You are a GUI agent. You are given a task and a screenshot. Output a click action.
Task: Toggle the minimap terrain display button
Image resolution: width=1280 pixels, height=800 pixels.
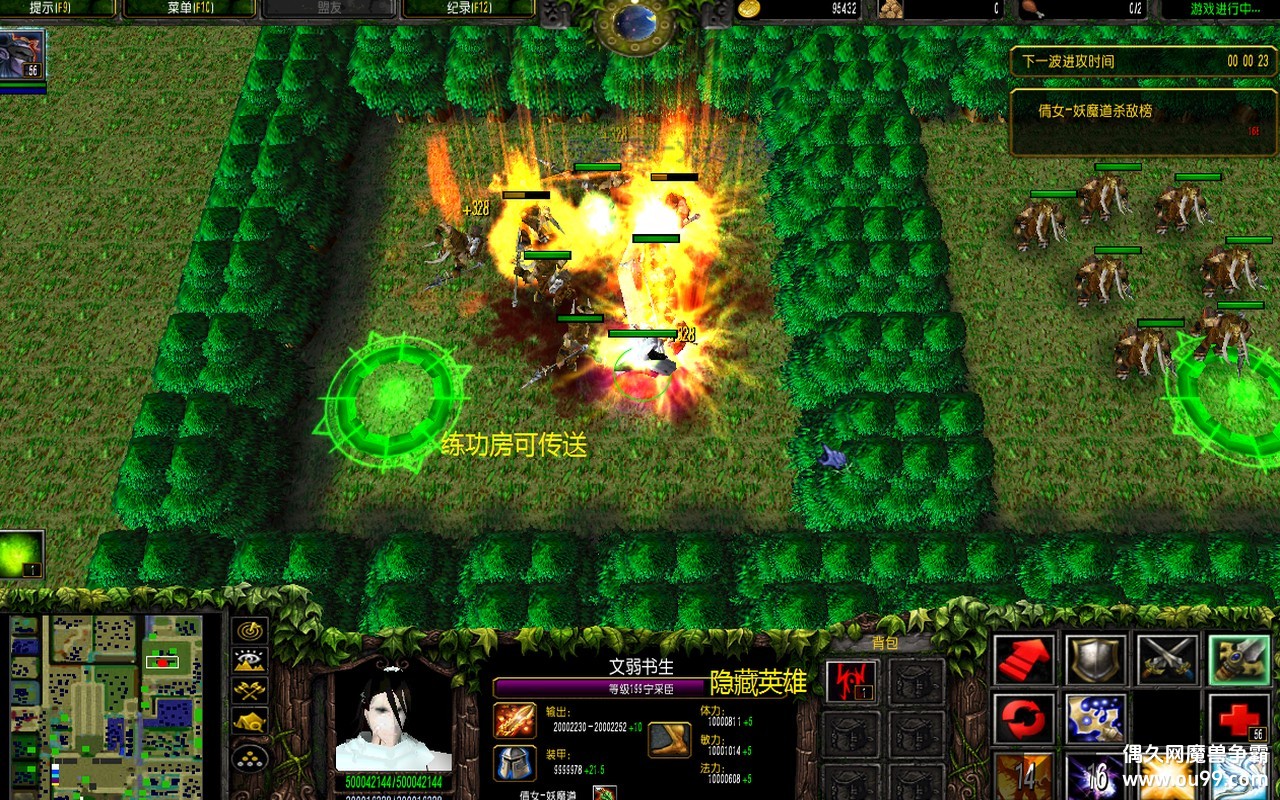249,660
